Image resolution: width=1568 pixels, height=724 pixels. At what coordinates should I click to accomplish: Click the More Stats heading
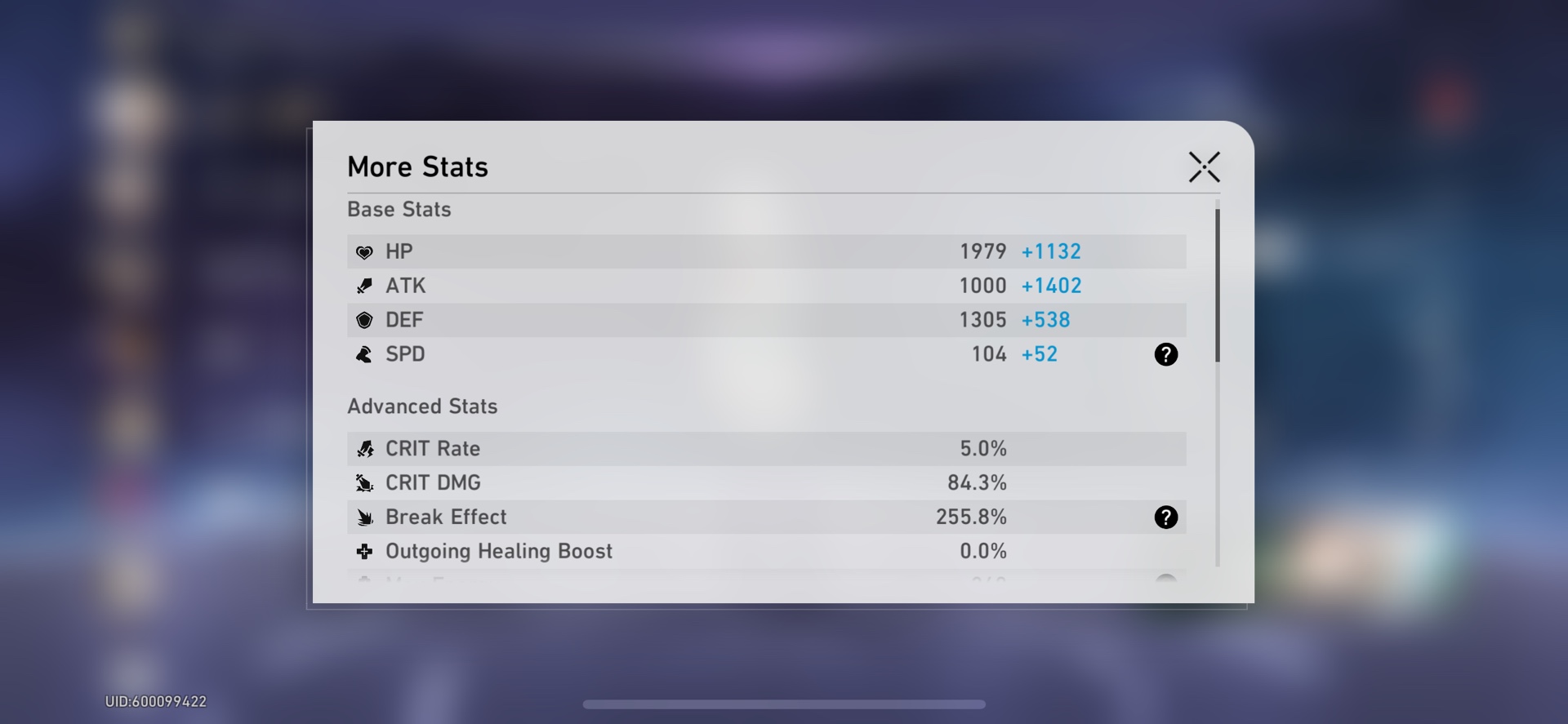click(x=417, y=166)
